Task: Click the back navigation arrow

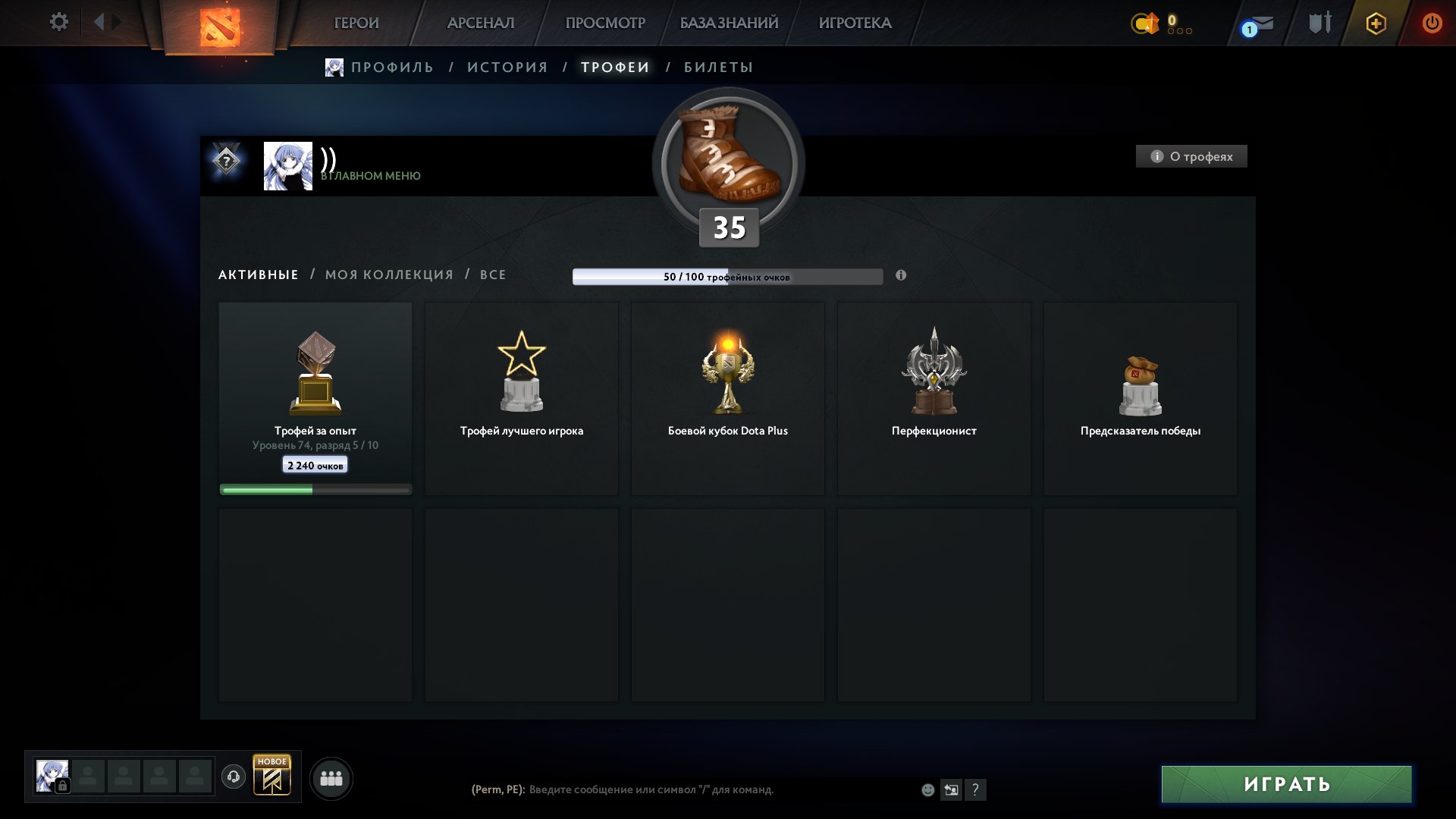Action: pos(99,22)
